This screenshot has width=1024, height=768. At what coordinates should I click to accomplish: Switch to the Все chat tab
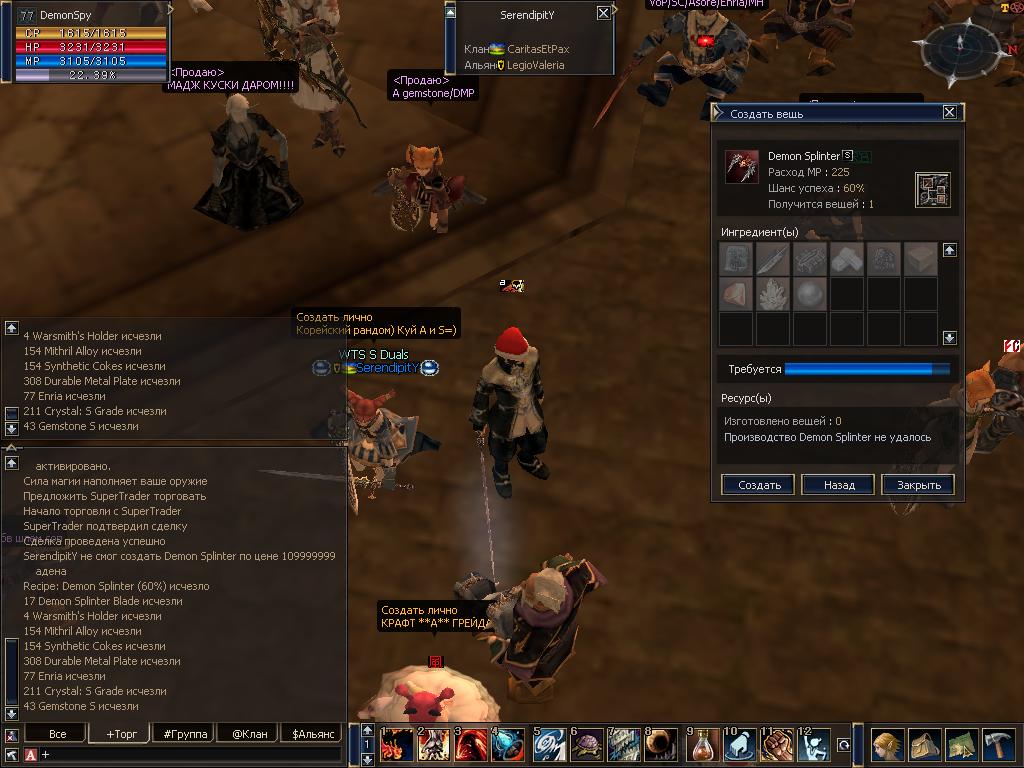(58, 734)
